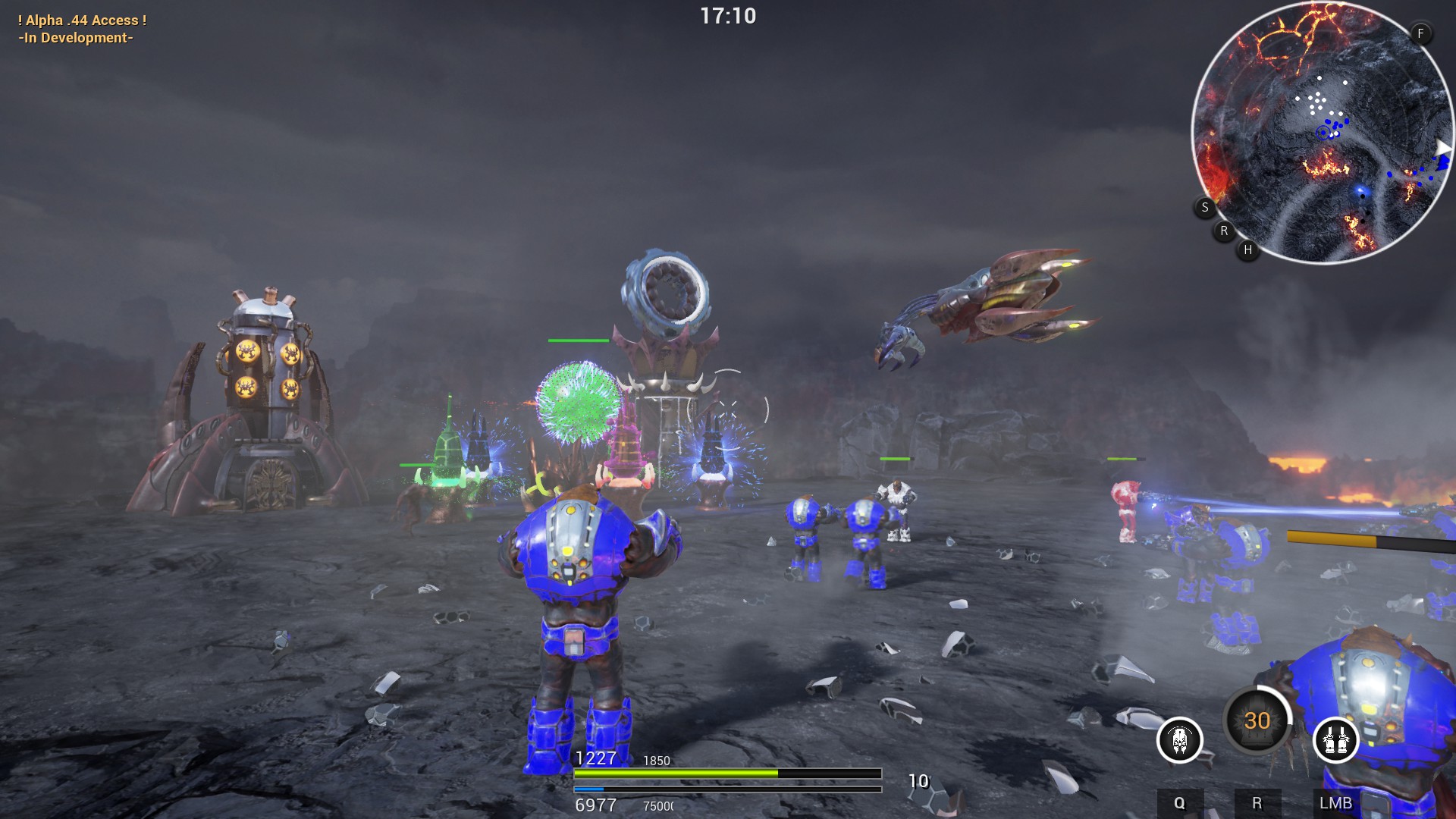Click the minimap's R button
This screenshot has width=1456, height=819.
pyautogui.click(x=1224, y=231)
